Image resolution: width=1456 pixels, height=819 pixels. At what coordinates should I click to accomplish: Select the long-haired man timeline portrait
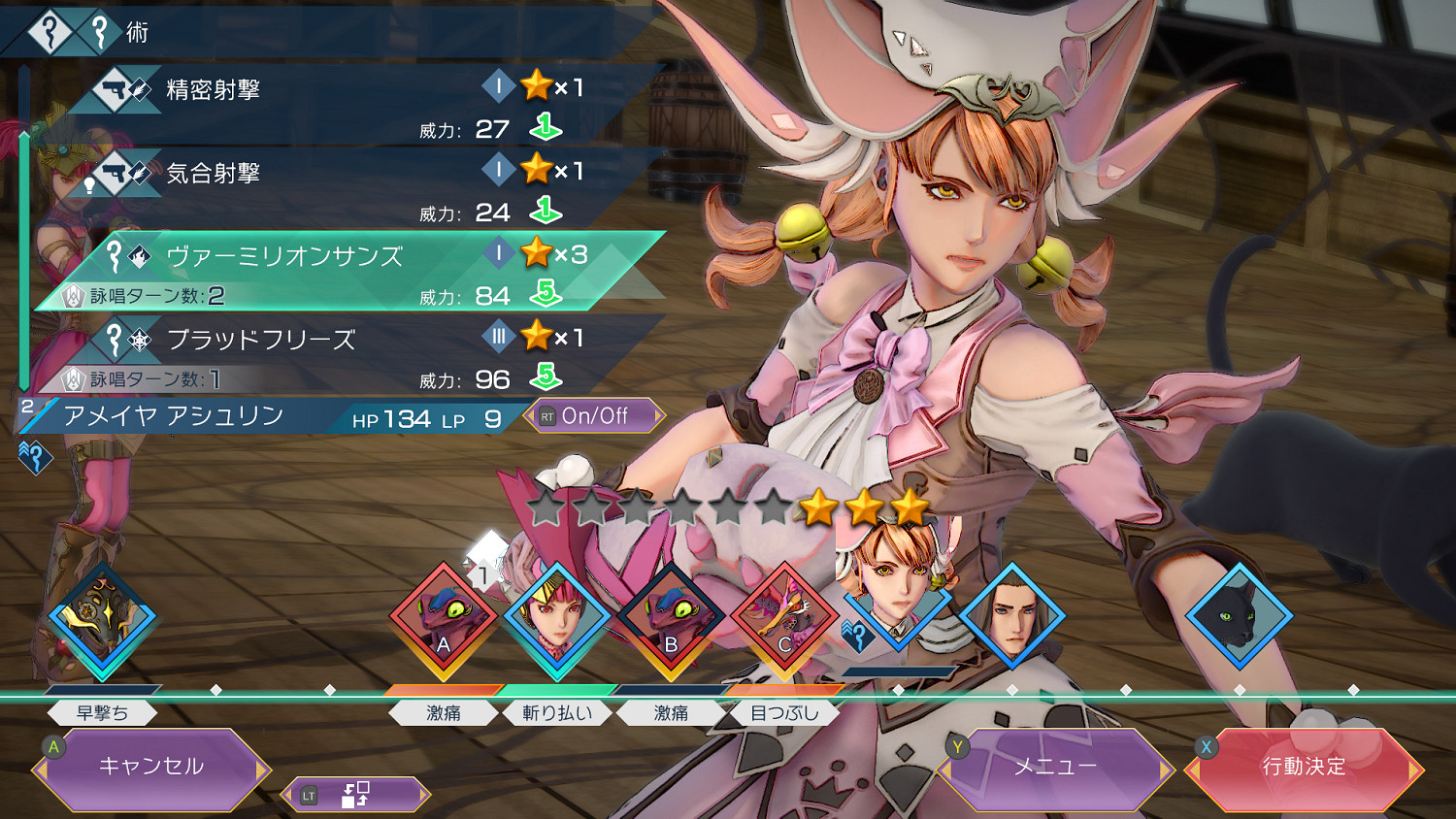1011,615
